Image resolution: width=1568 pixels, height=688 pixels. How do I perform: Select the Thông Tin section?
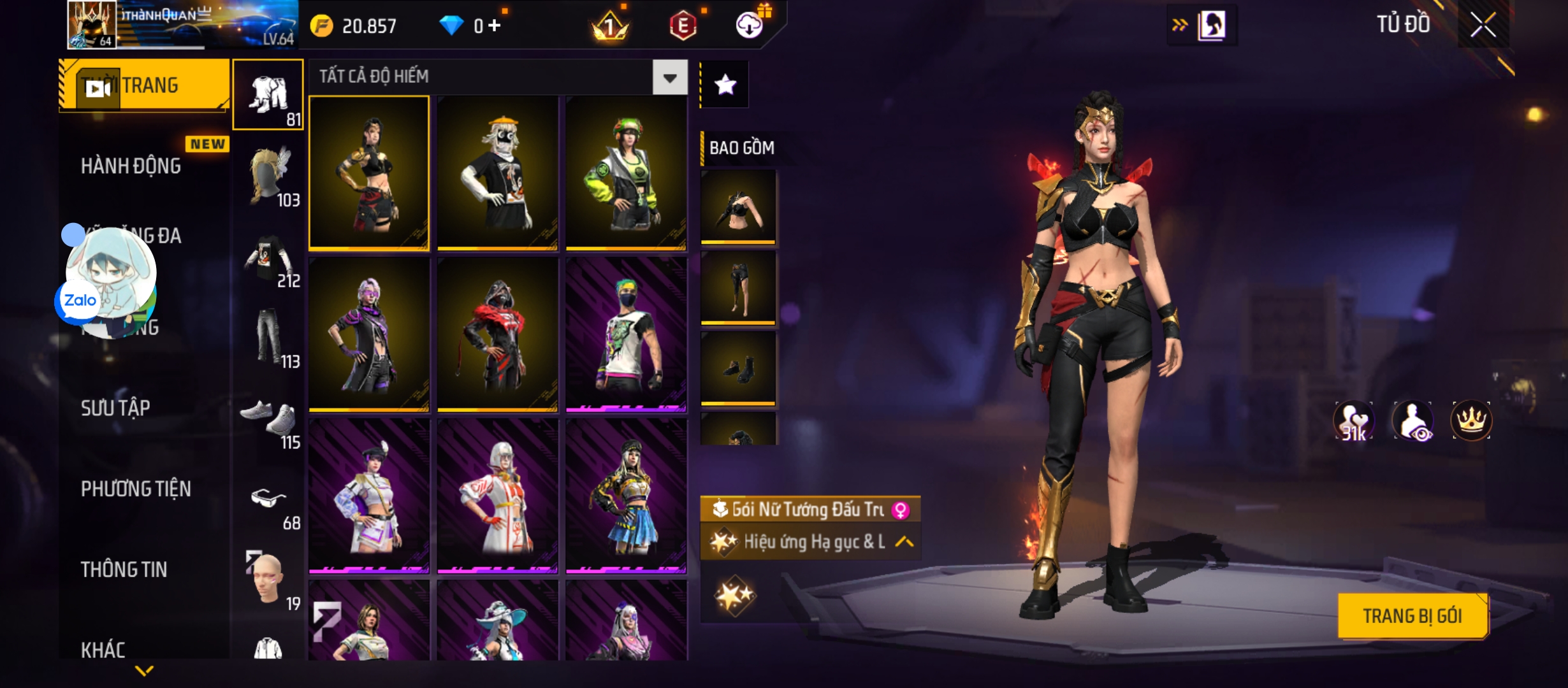point(124,570)
